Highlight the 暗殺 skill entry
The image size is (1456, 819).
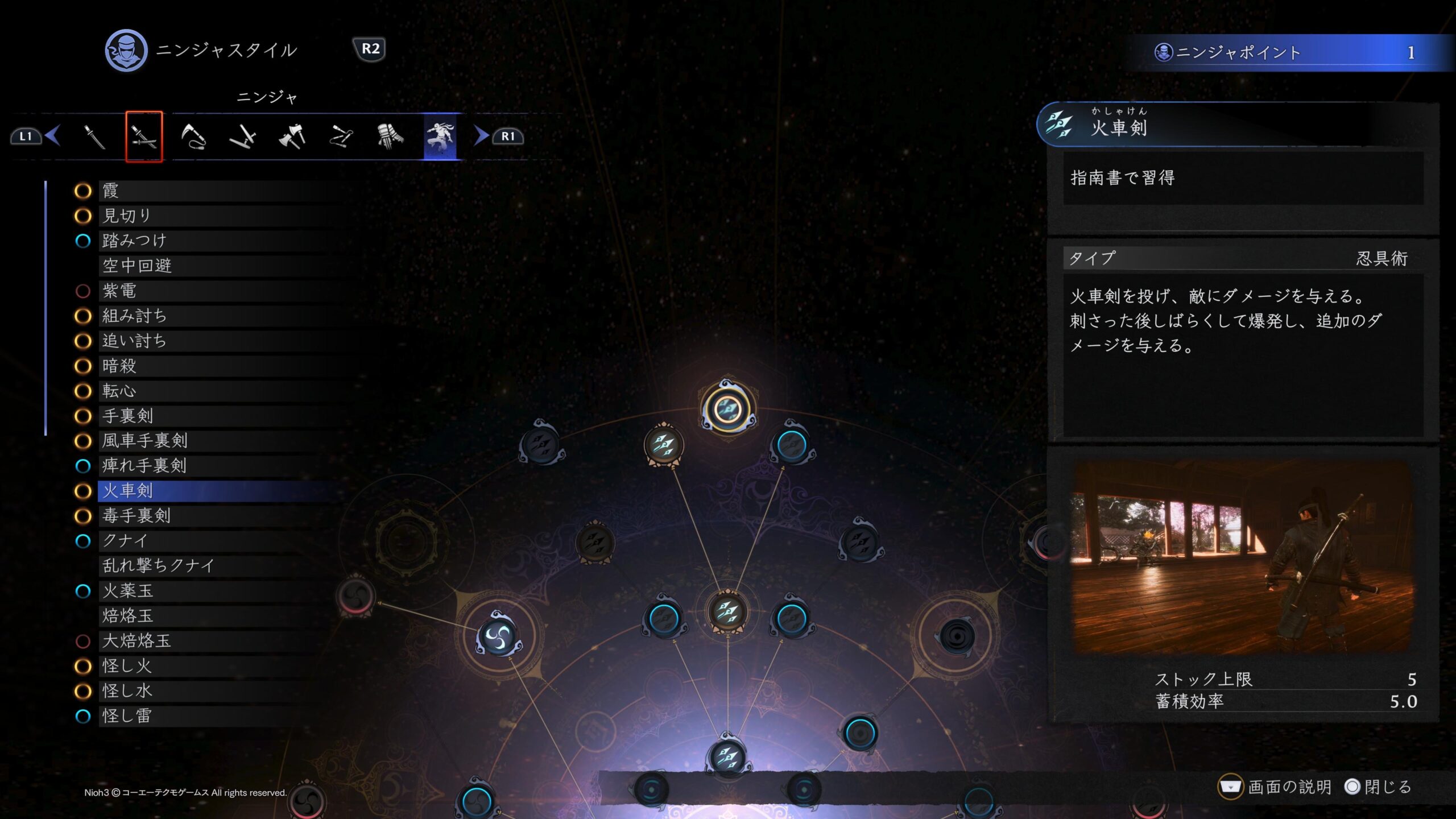(x=119, y=366)
